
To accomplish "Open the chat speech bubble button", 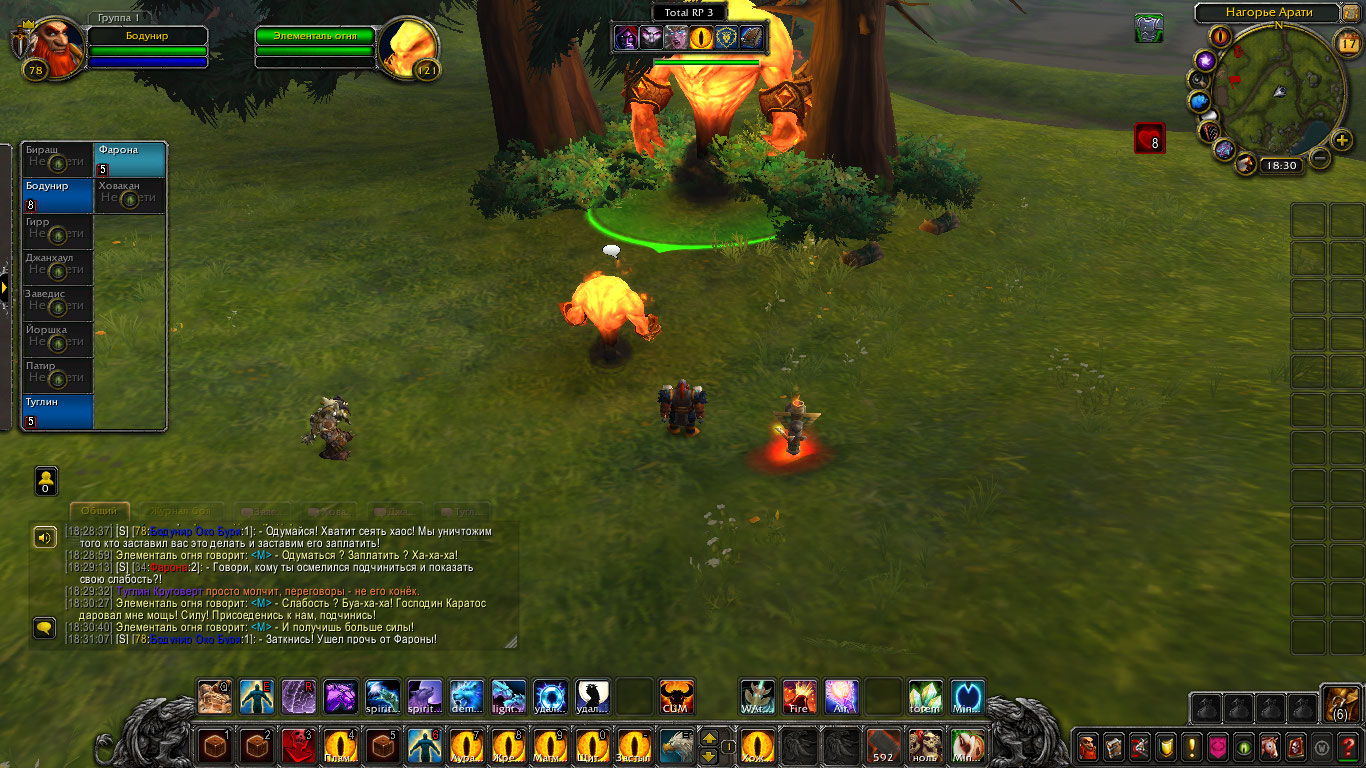I will pyautogui.click(x=44, y=628).
